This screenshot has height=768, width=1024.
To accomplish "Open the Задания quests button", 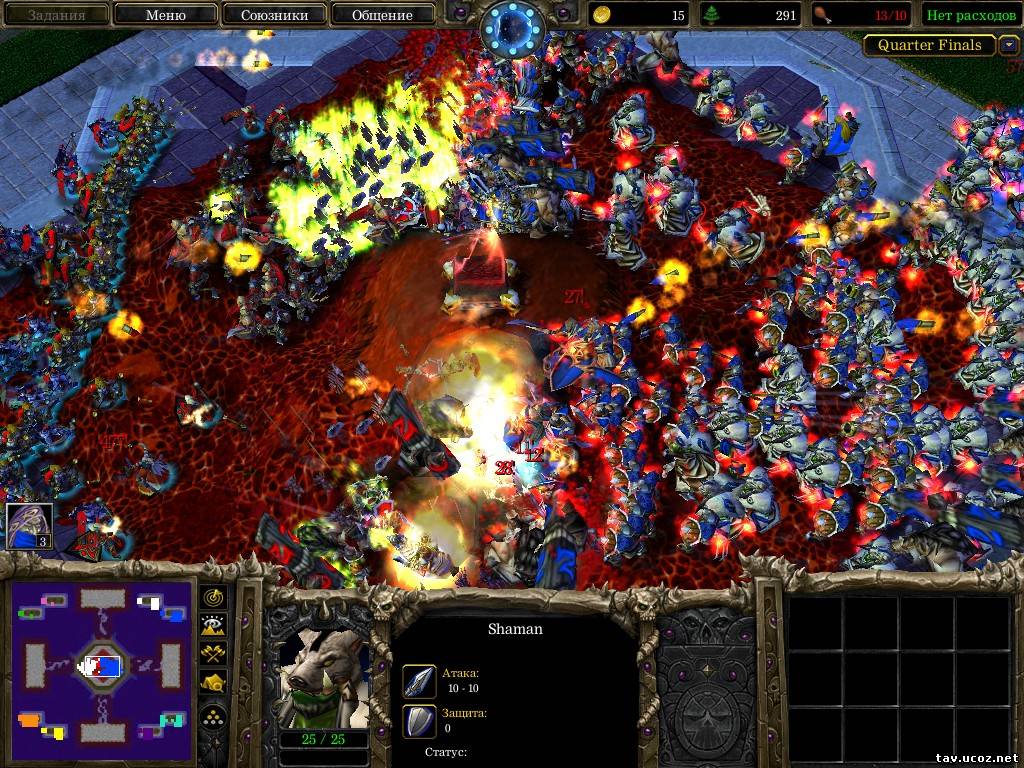I will pos(55,15).
